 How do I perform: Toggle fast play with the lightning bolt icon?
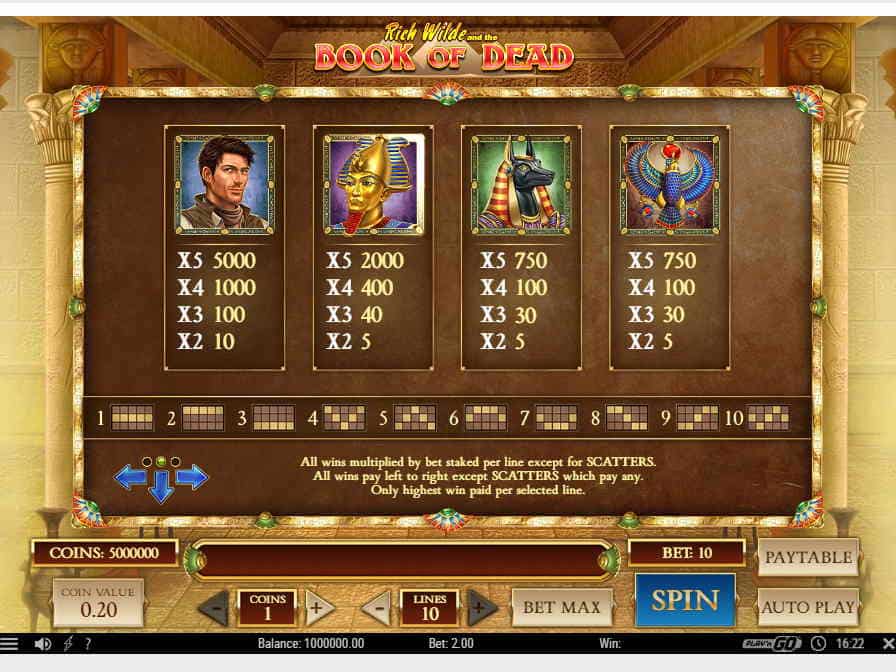[x=70, y=643]
